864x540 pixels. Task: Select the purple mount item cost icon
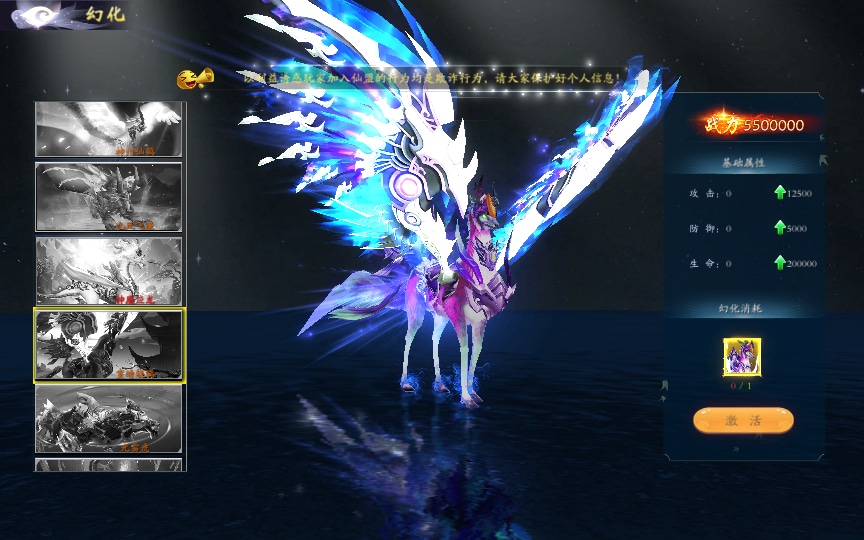(x=742, y=357)
